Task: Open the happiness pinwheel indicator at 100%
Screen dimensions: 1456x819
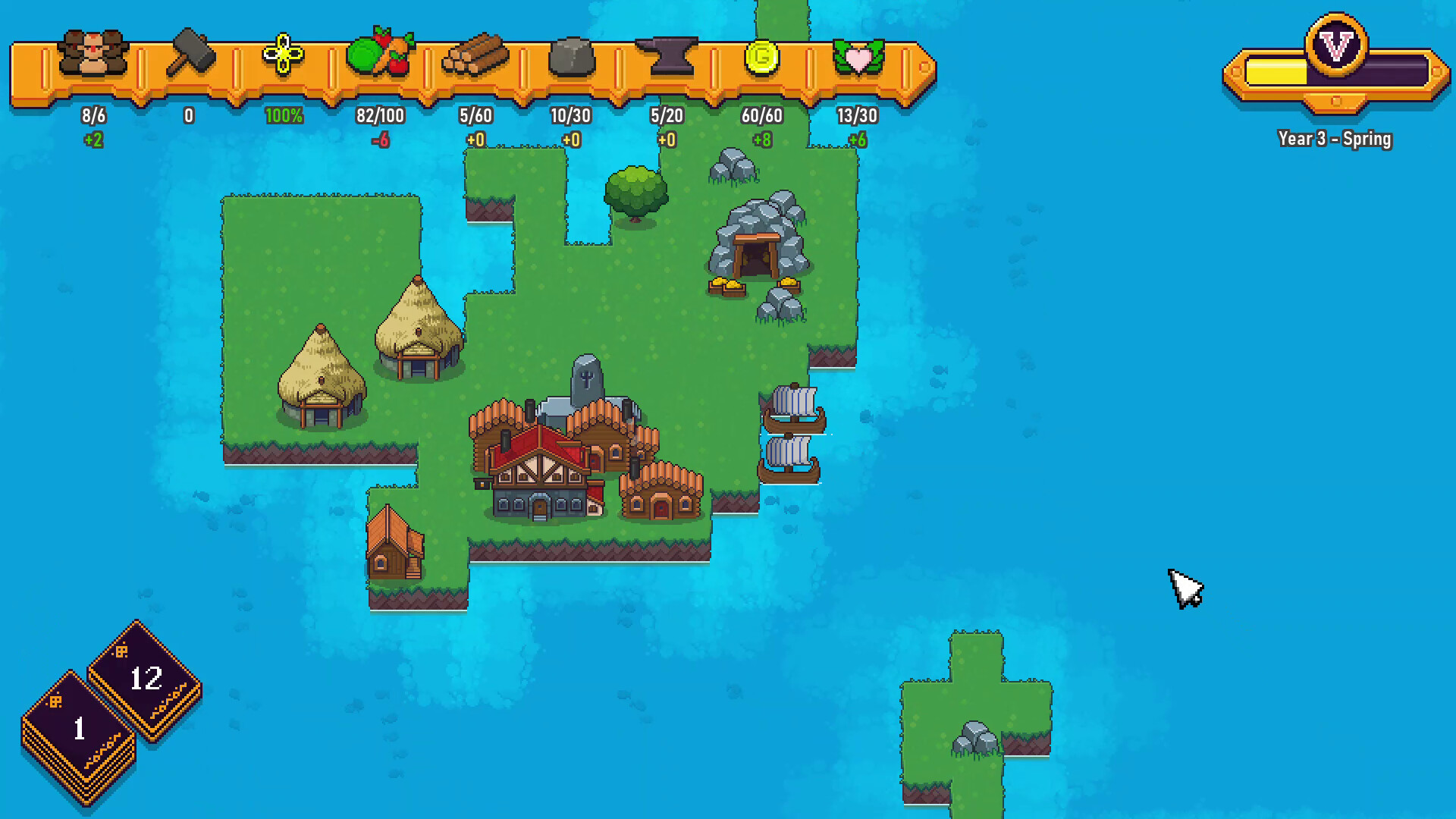Action: pos(282,55)
